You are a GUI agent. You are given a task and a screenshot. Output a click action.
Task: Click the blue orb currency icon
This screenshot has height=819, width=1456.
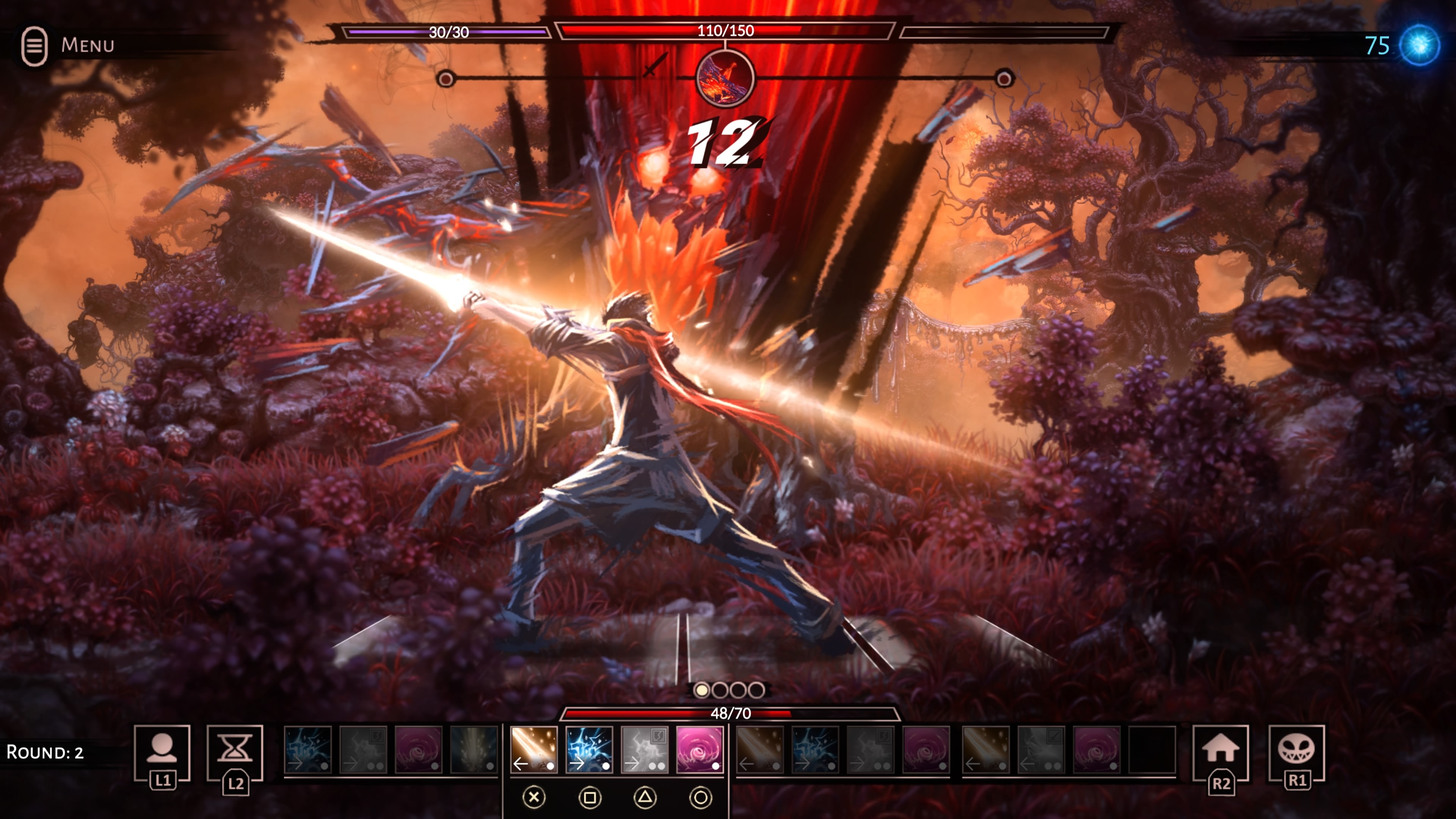click(1419, 45)
